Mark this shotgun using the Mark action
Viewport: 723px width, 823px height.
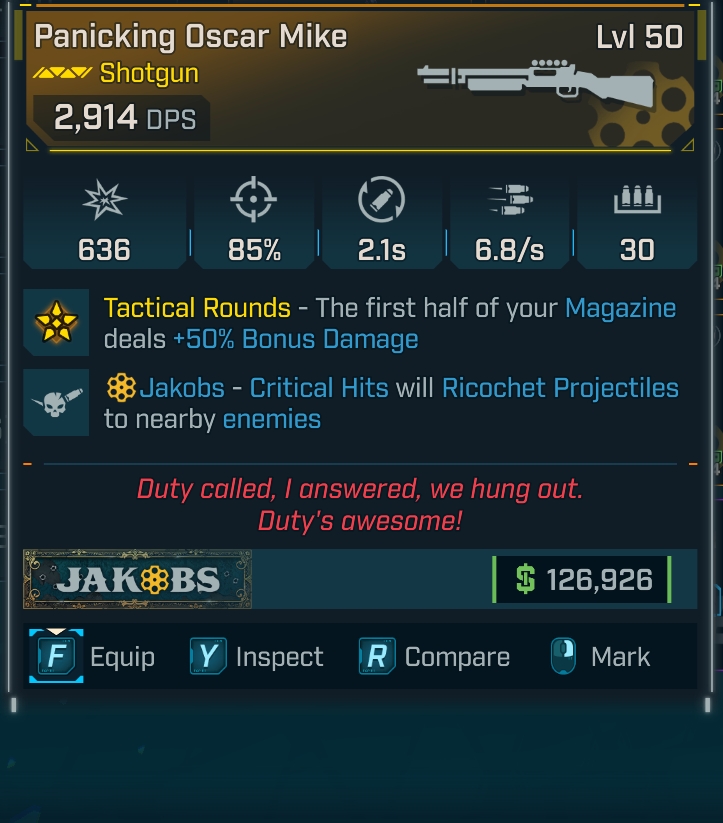601,657
